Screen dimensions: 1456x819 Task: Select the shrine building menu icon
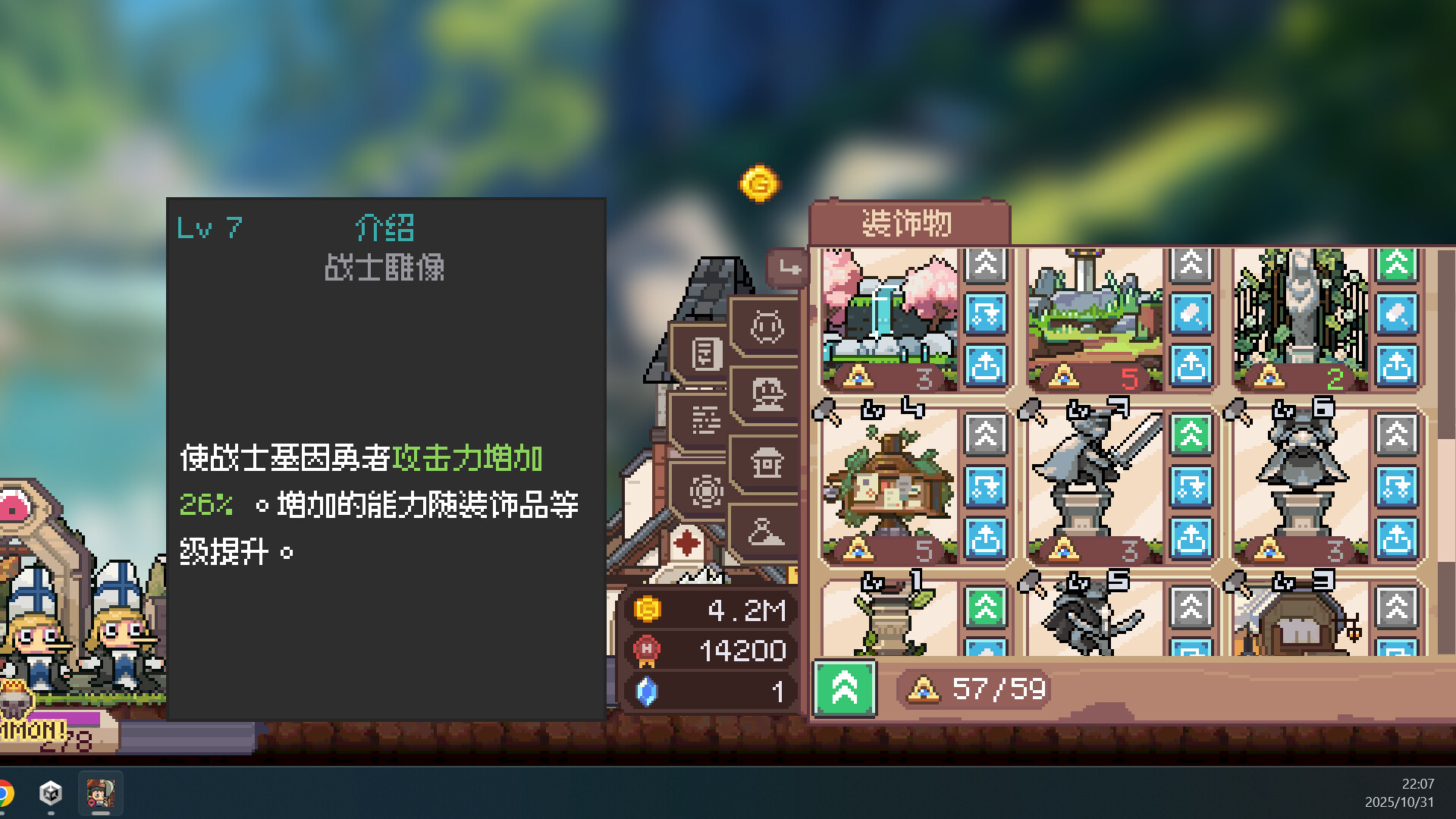click(767, 463)
